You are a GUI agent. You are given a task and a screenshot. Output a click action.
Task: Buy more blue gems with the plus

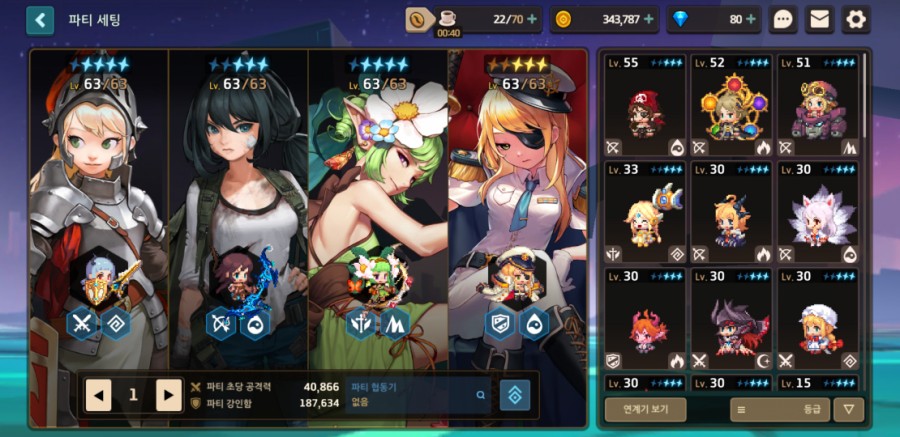coord(751,19)
